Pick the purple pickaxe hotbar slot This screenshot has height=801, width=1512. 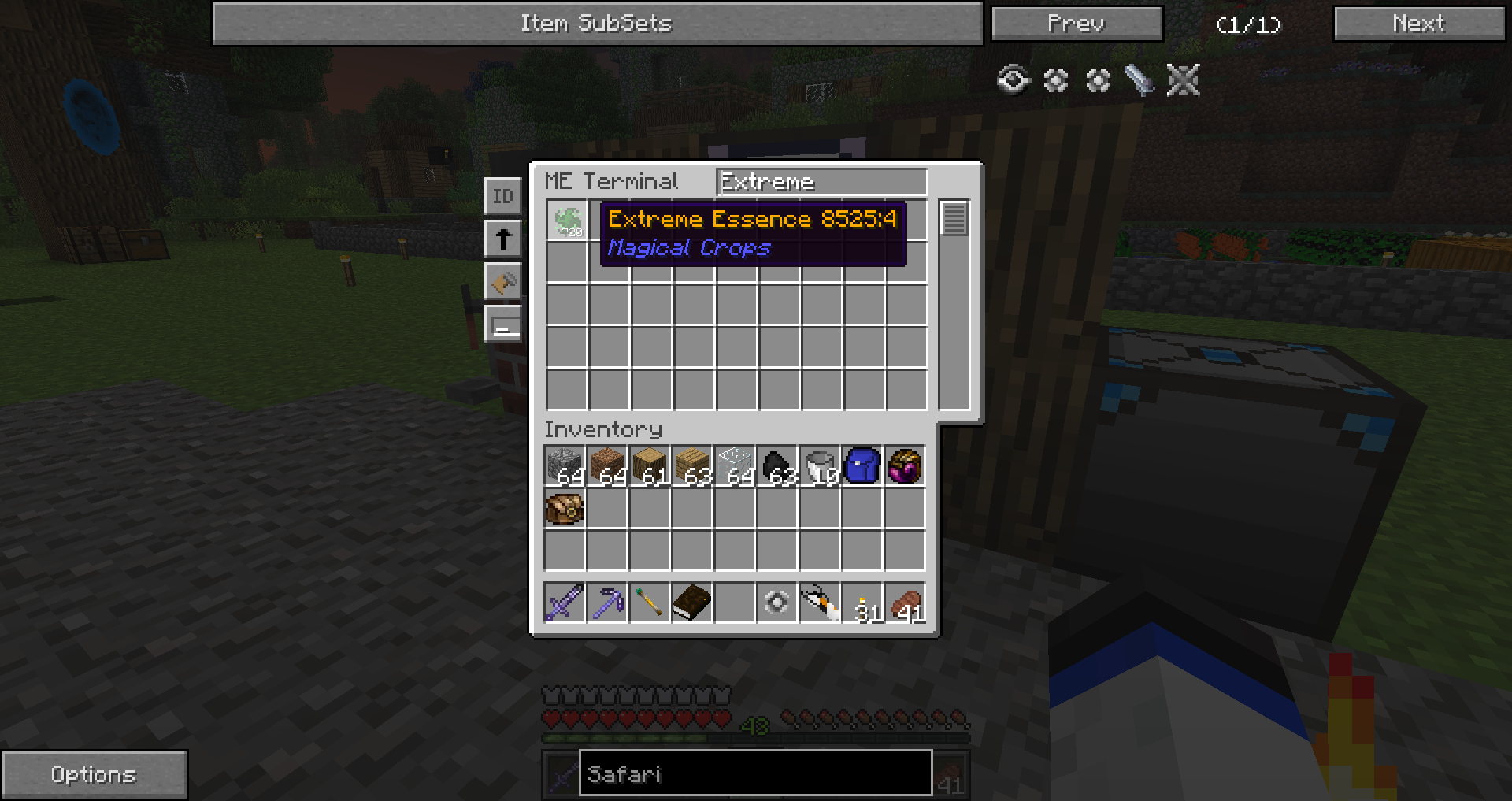tap(607, 603)
